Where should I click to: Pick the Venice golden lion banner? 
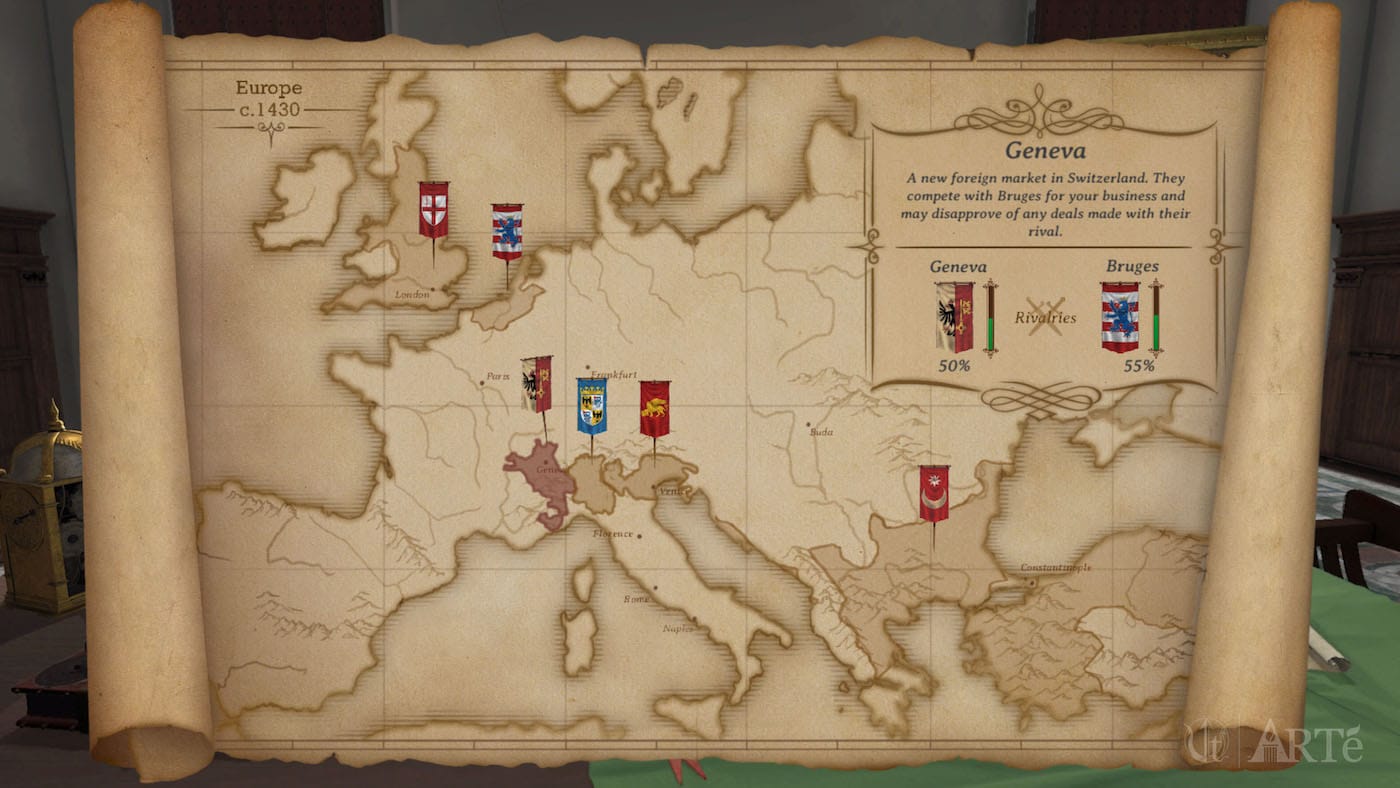[654, 408]
